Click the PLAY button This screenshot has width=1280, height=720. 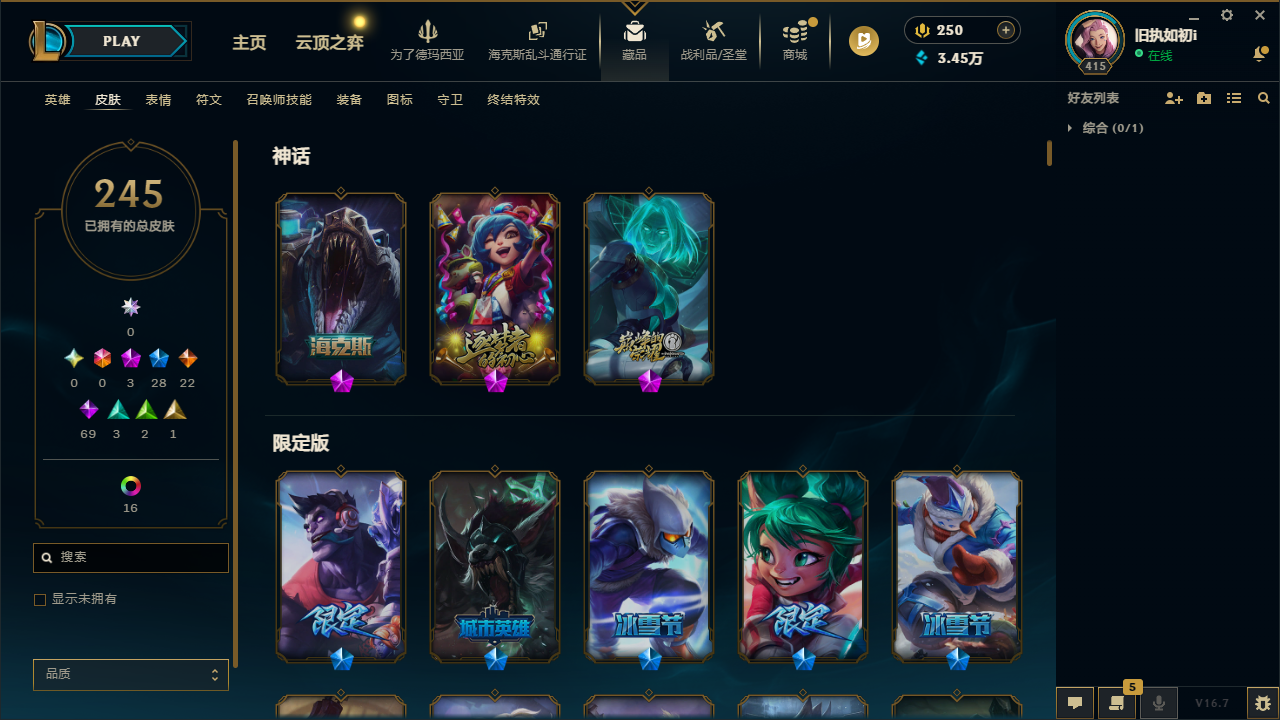(x=121, y=41)
